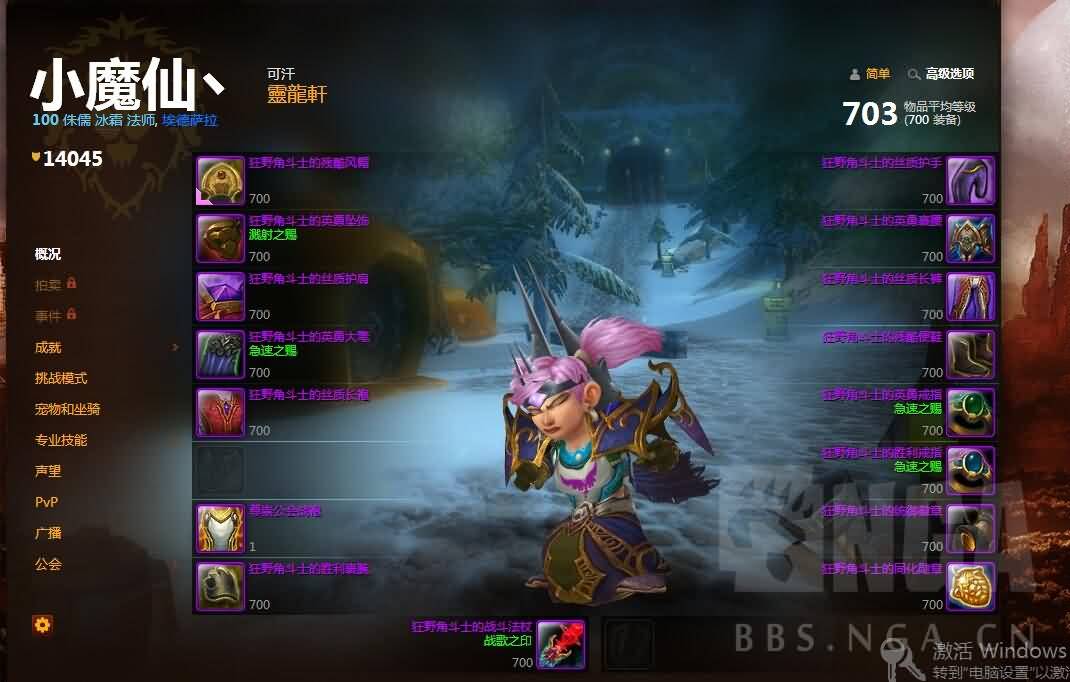
Task: Open the 公会 guild page
Action: click(48, 564)
